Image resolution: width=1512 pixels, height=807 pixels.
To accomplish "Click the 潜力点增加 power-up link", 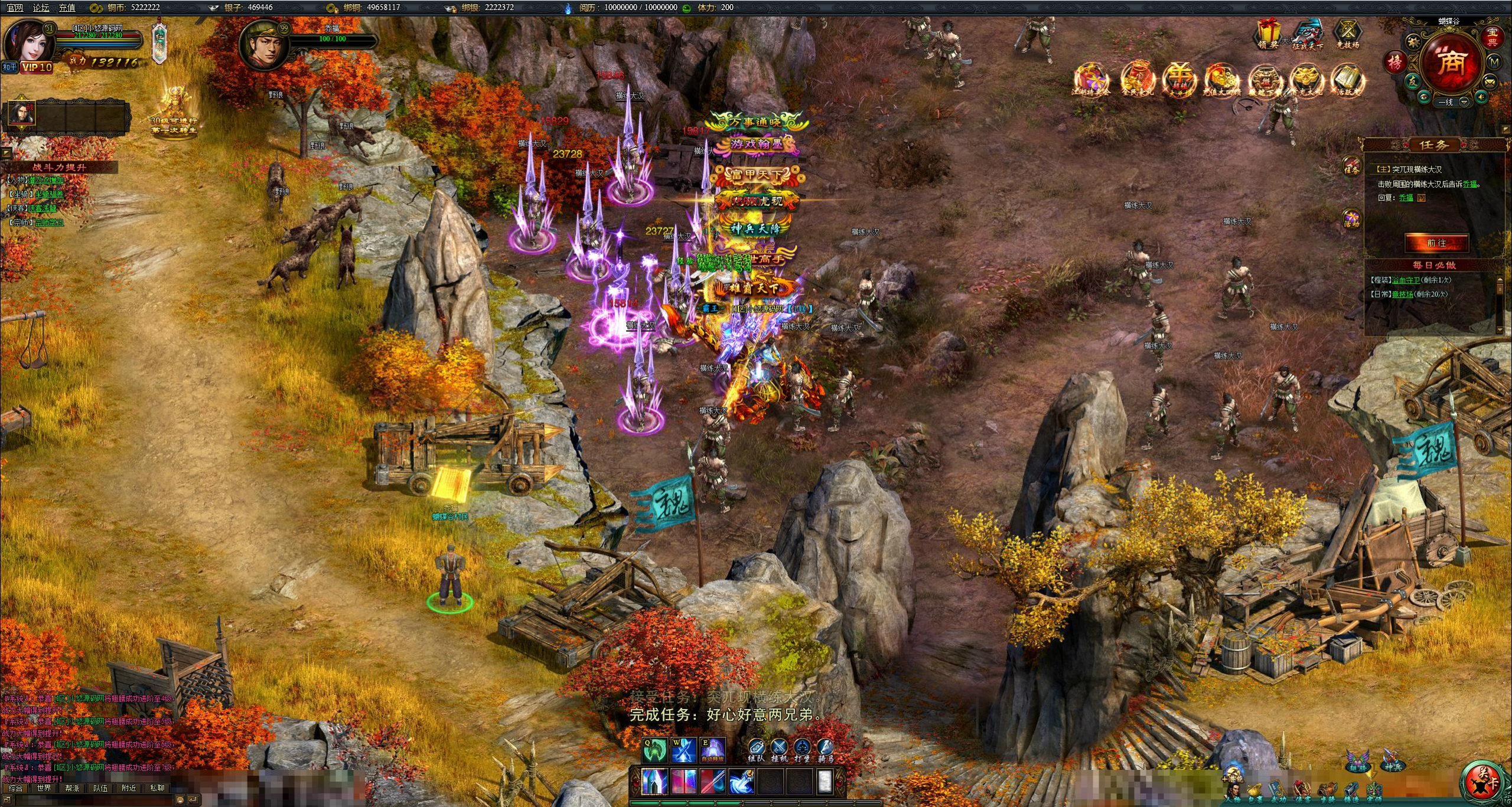I will pos(46,180).
